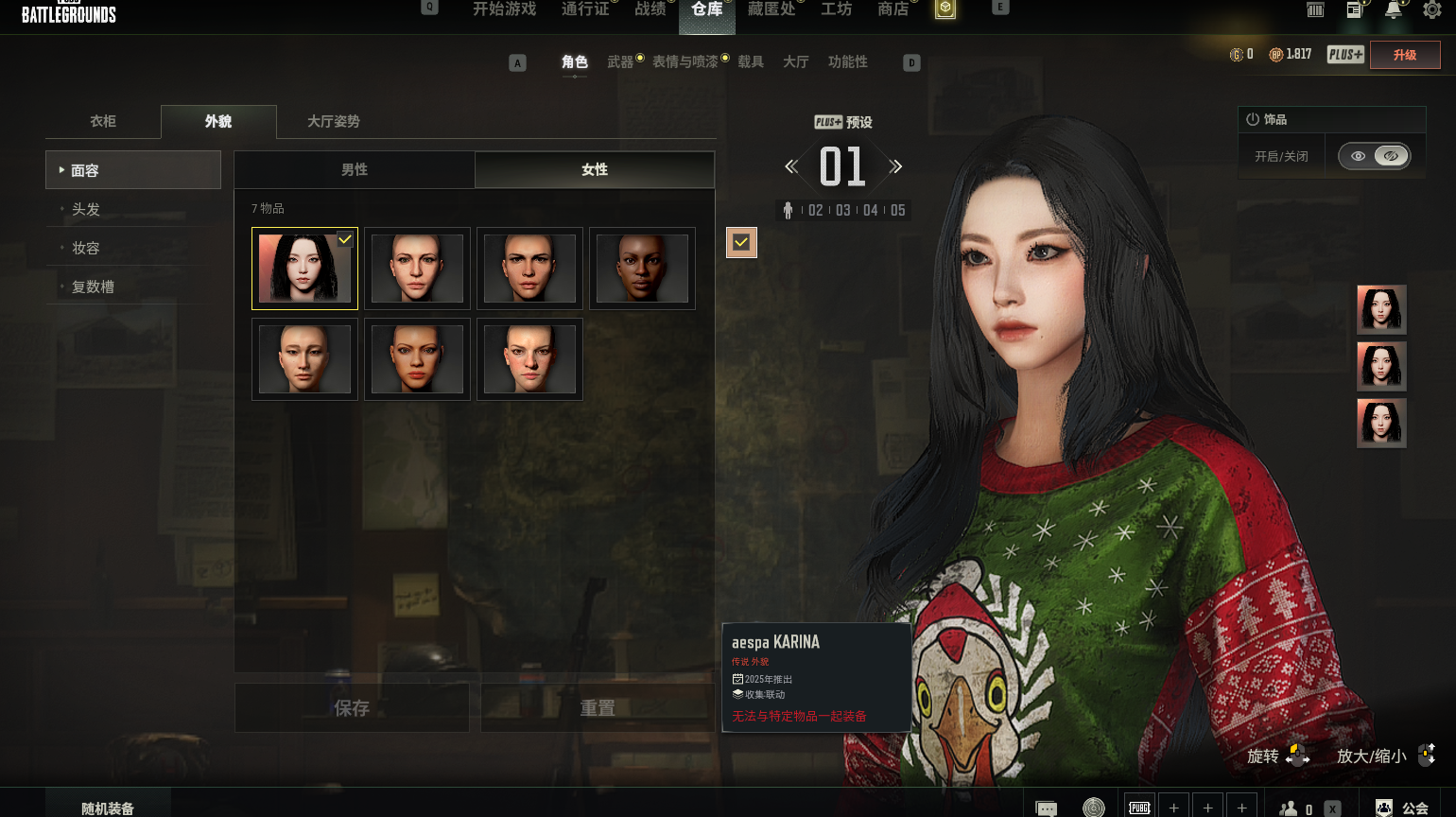Viewport: 1456px width, 817px height.
Task: Switch to 男性 male faces
Action: (x=355, y=170)
